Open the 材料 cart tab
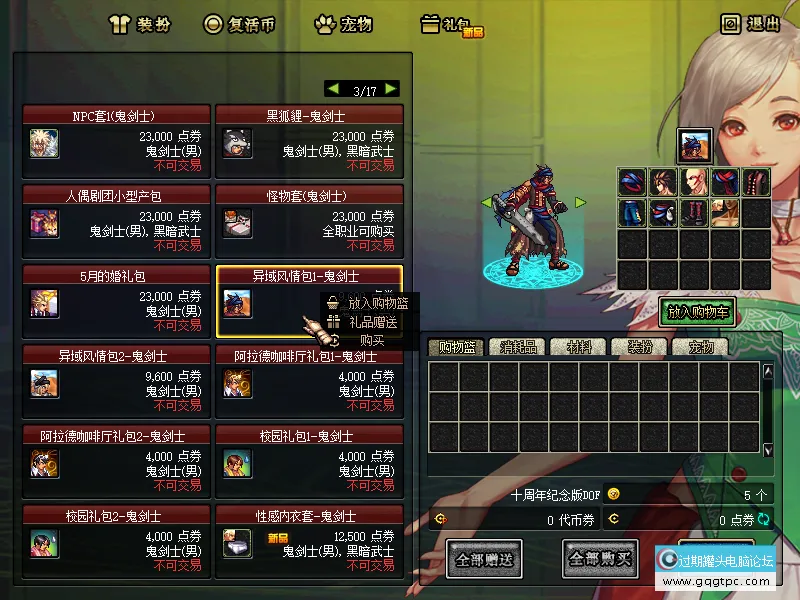This screenshot has width=800, height=600. (x=579, y=348)
